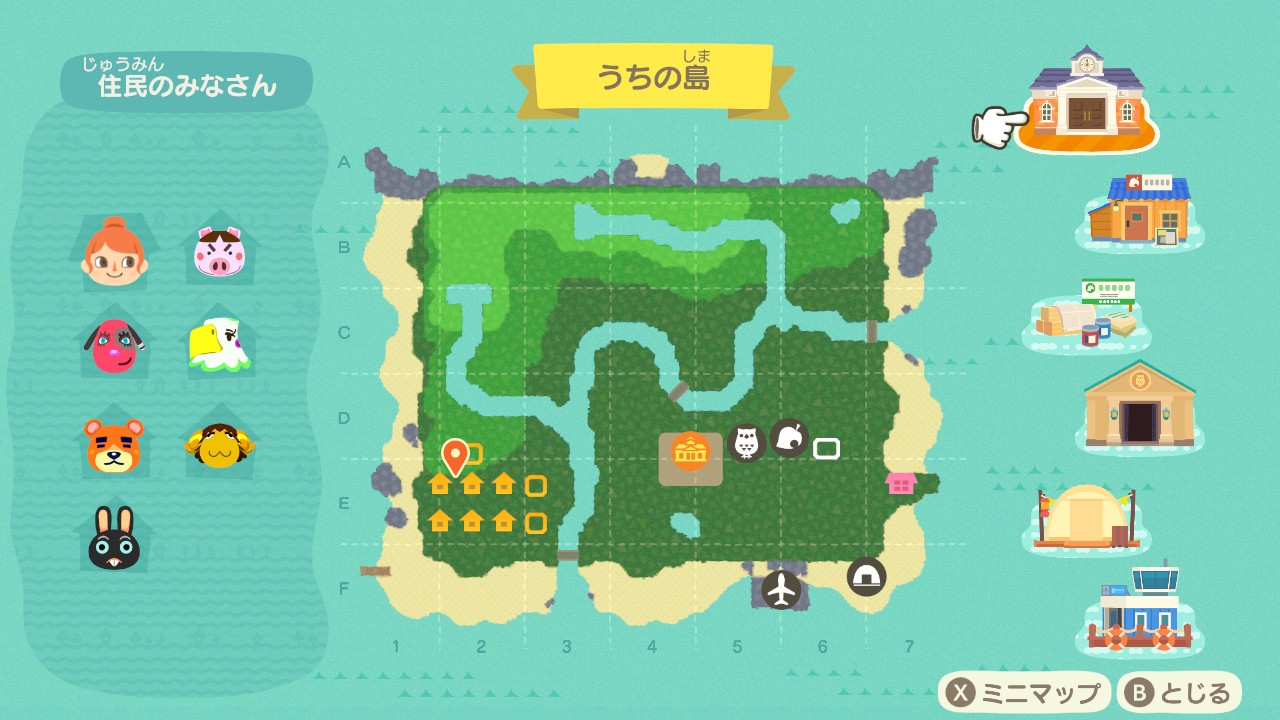Select the Resident Services building icon
Screen dimensions: 1280x720
click(1086, 98)
